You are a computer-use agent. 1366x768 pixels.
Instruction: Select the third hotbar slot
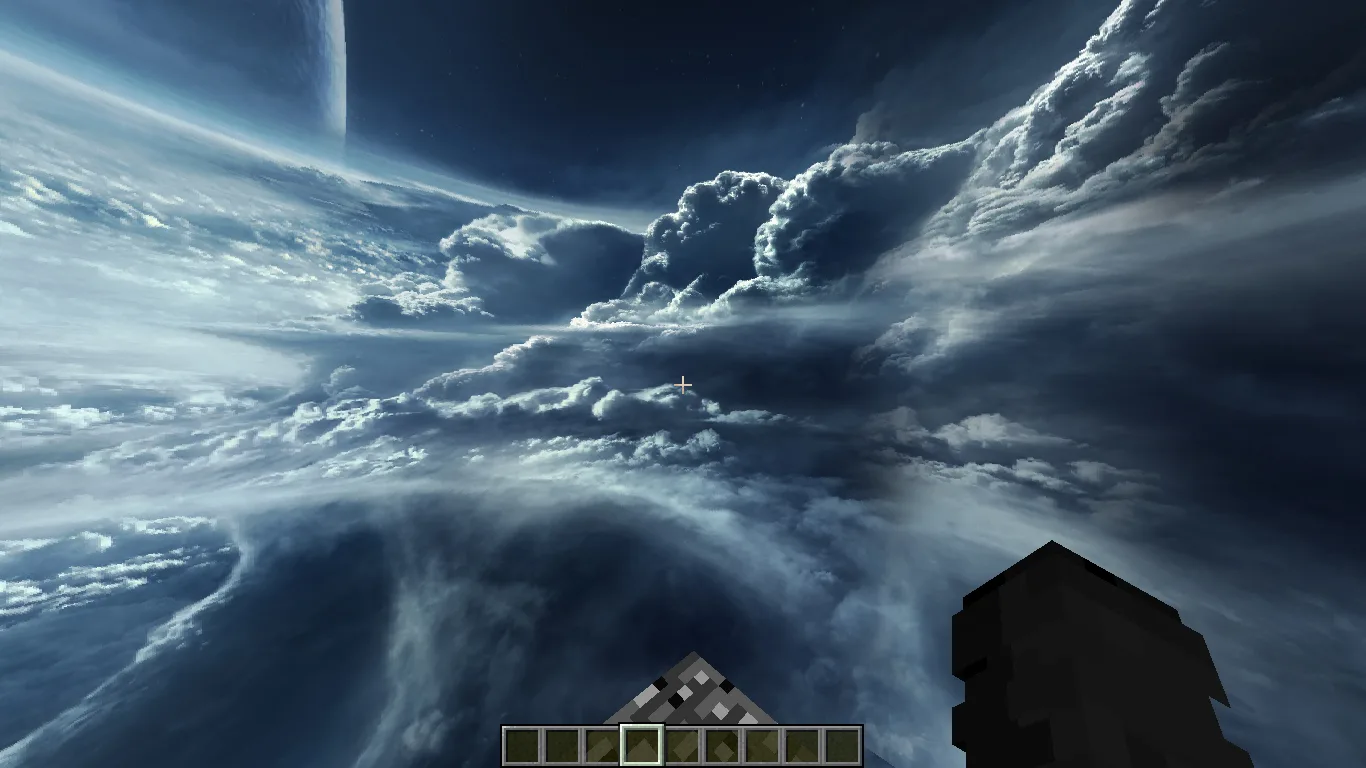tap(603, 743)
